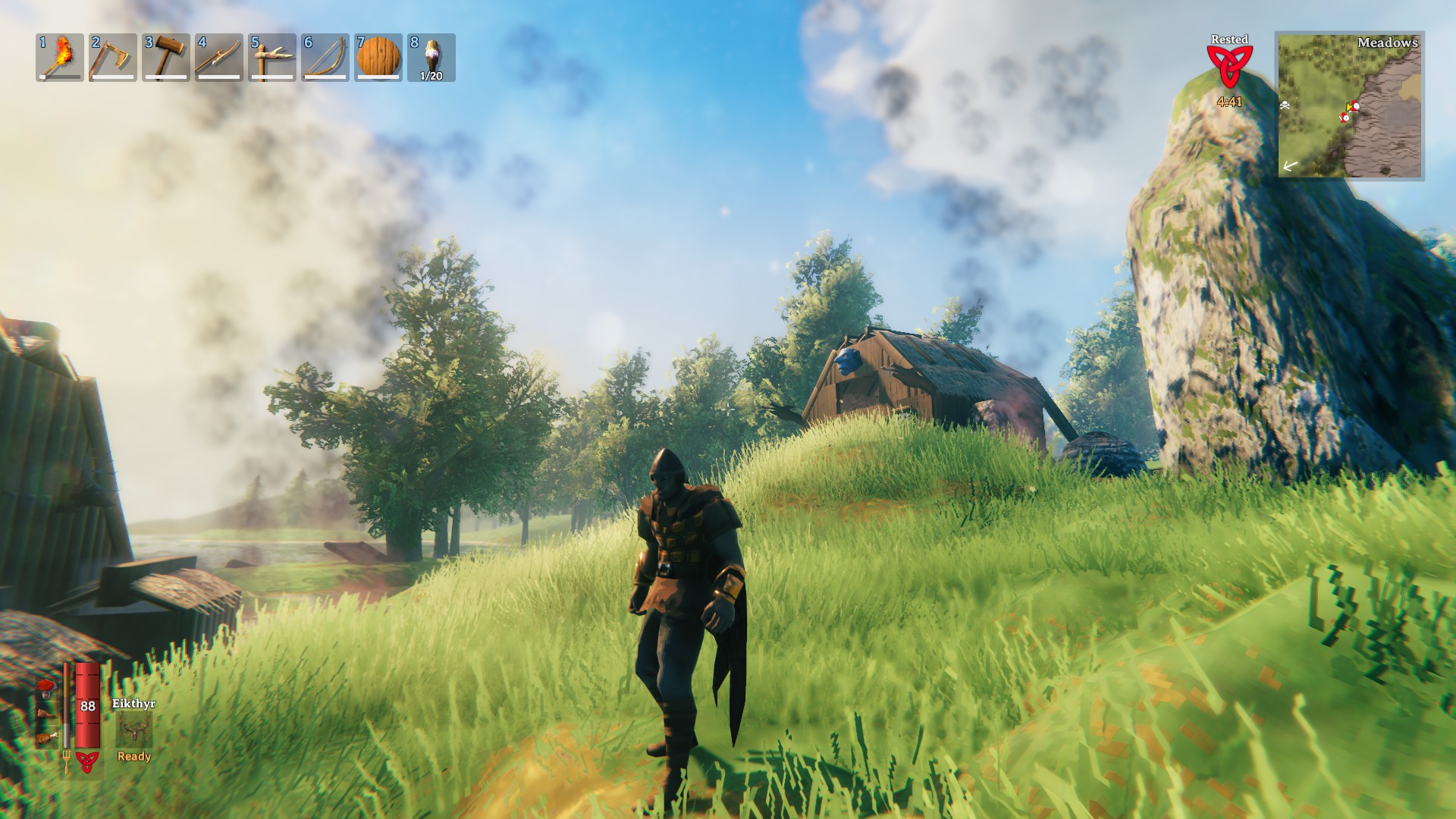Equip the axe from the hotbar
Viewport: 1456px width, 819px height.
click(x=113, y=58)
